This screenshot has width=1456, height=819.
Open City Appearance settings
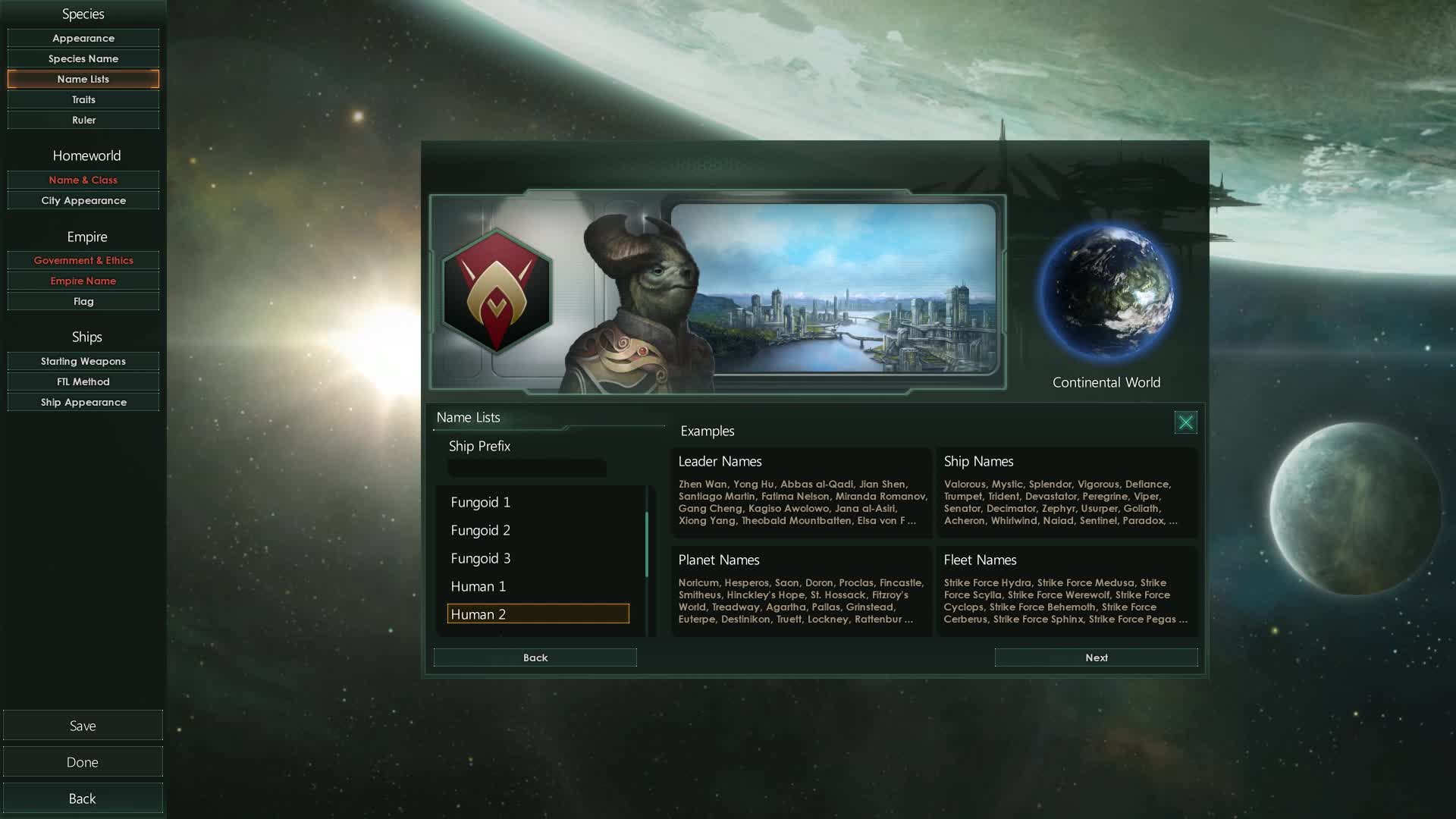point(83,200)
